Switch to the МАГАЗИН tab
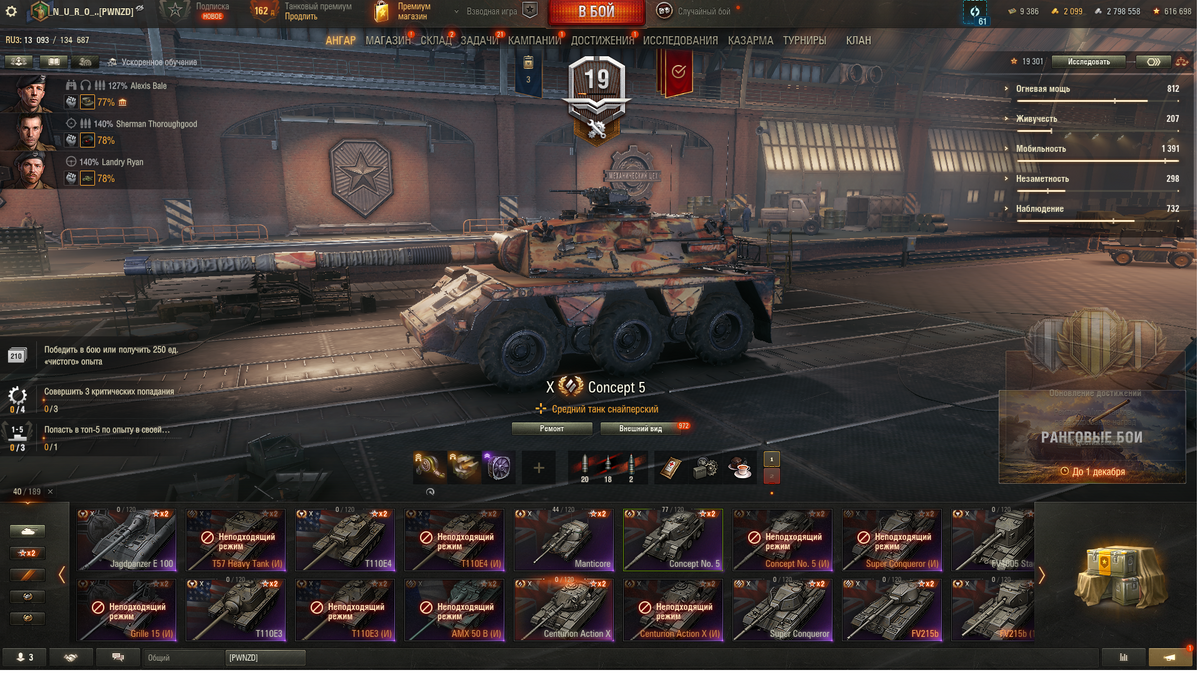This screenshot has height=675, width=1200. click(387, 41)
